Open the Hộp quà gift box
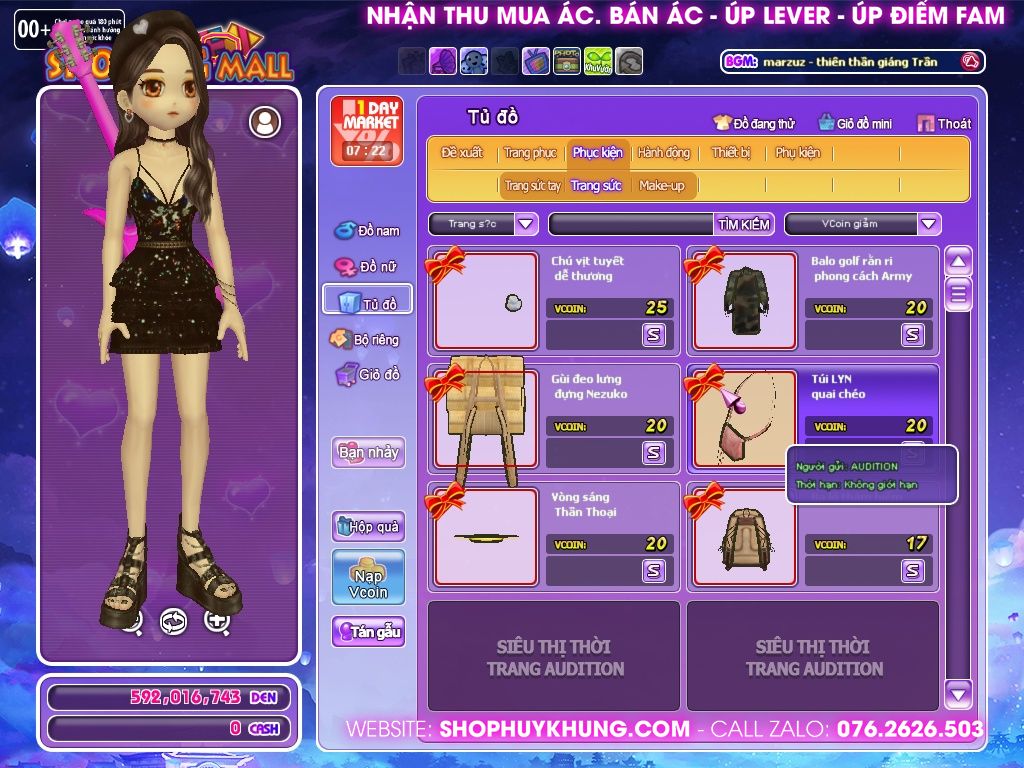The image size is (1024, 768). click(368, 526)
